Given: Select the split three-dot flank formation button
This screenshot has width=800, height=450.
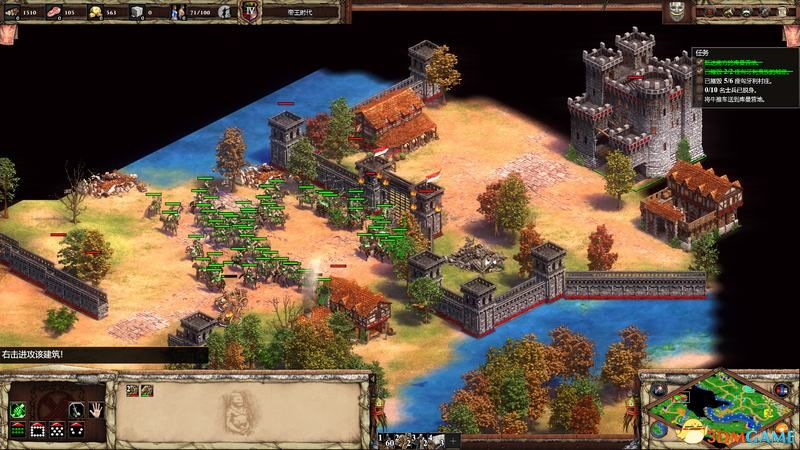Looking at the screenshot, I should (76, 429).
